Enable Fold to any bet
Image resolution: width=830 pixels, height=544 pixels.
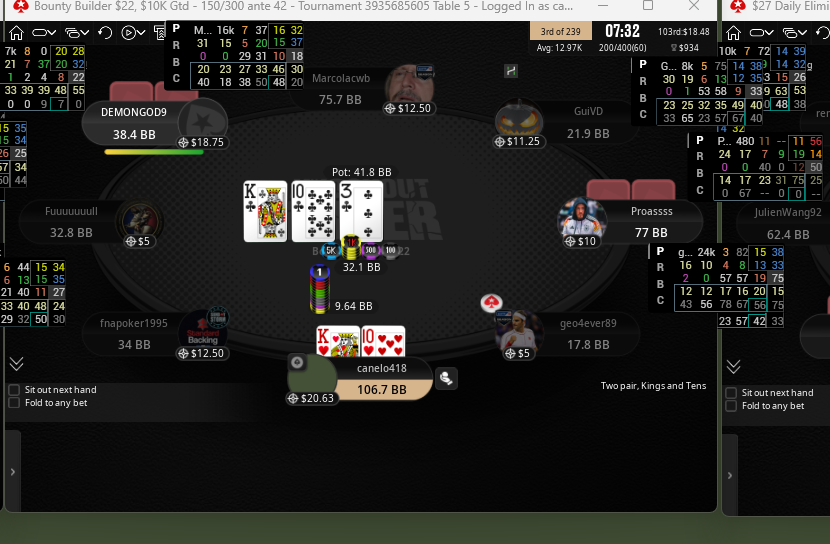(13, 403)
